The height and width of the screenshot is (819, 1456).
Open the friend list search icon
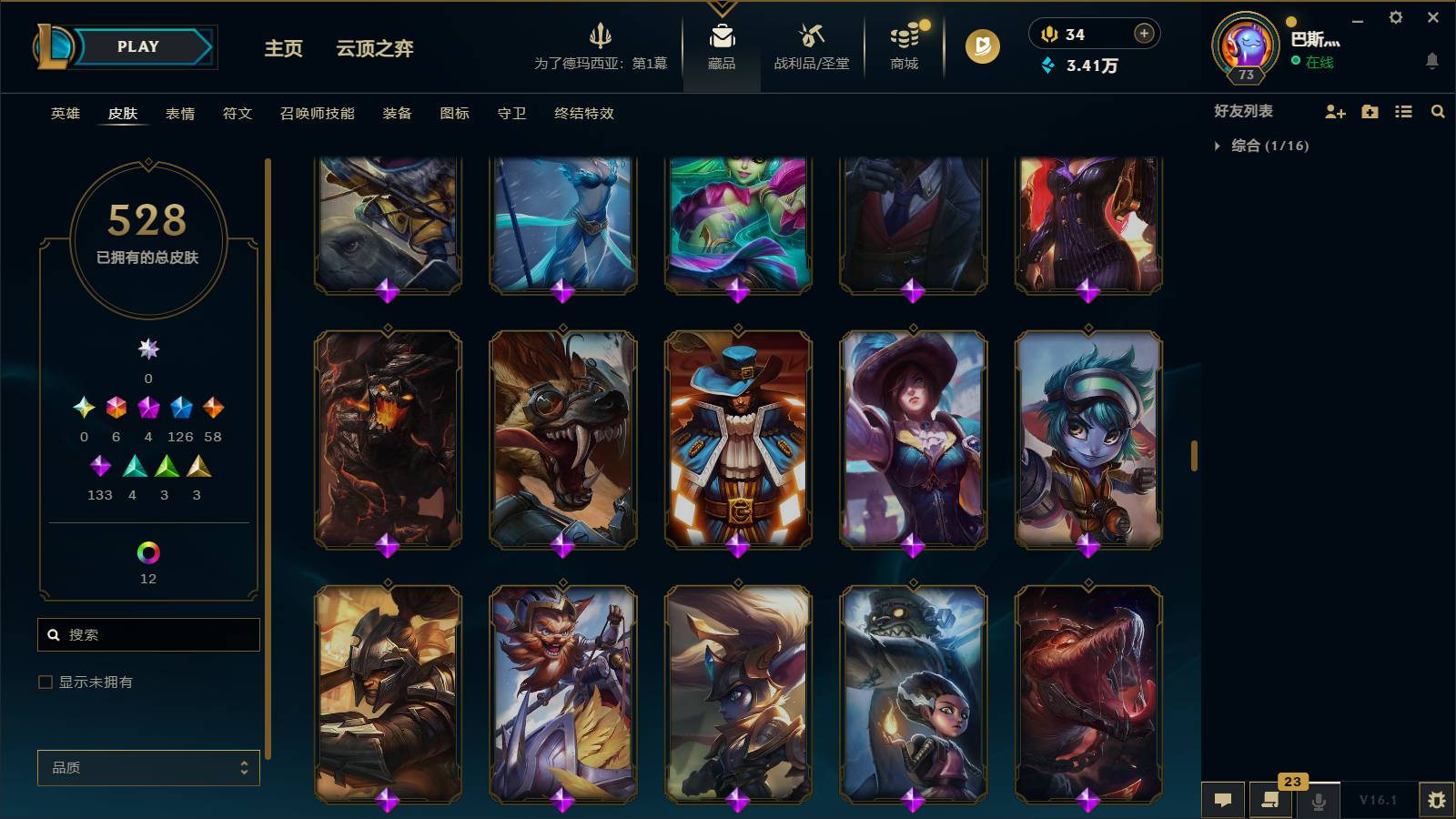click(1438, 112)
